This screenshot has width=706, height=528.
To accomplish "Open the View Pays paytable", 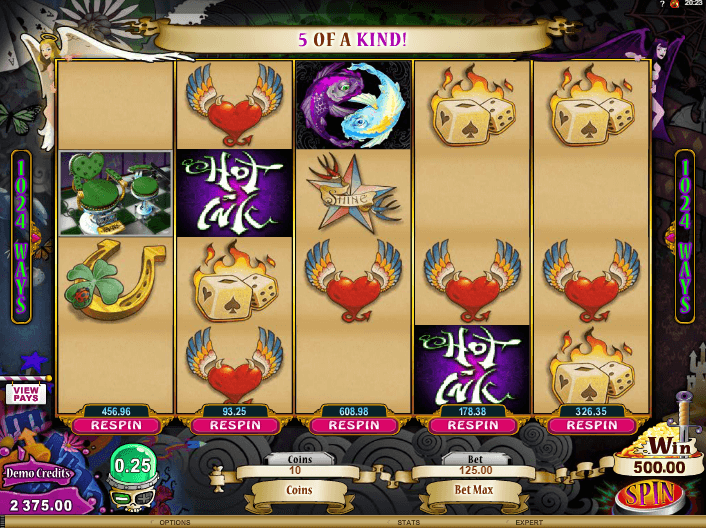I will click(x=26, y=393).
